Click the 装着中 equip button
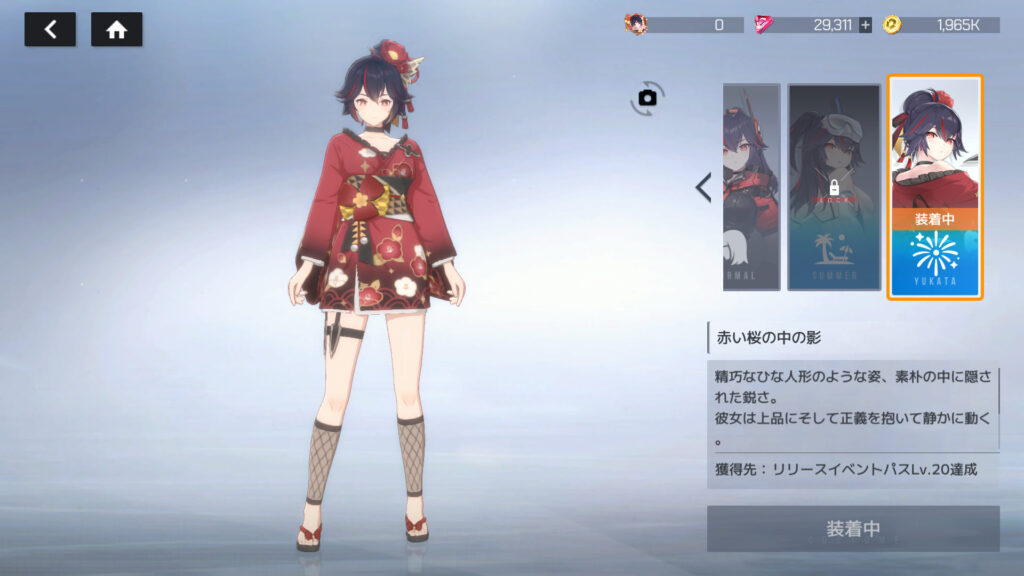This screenshot has width=1024, height=576. pos(853,528)
